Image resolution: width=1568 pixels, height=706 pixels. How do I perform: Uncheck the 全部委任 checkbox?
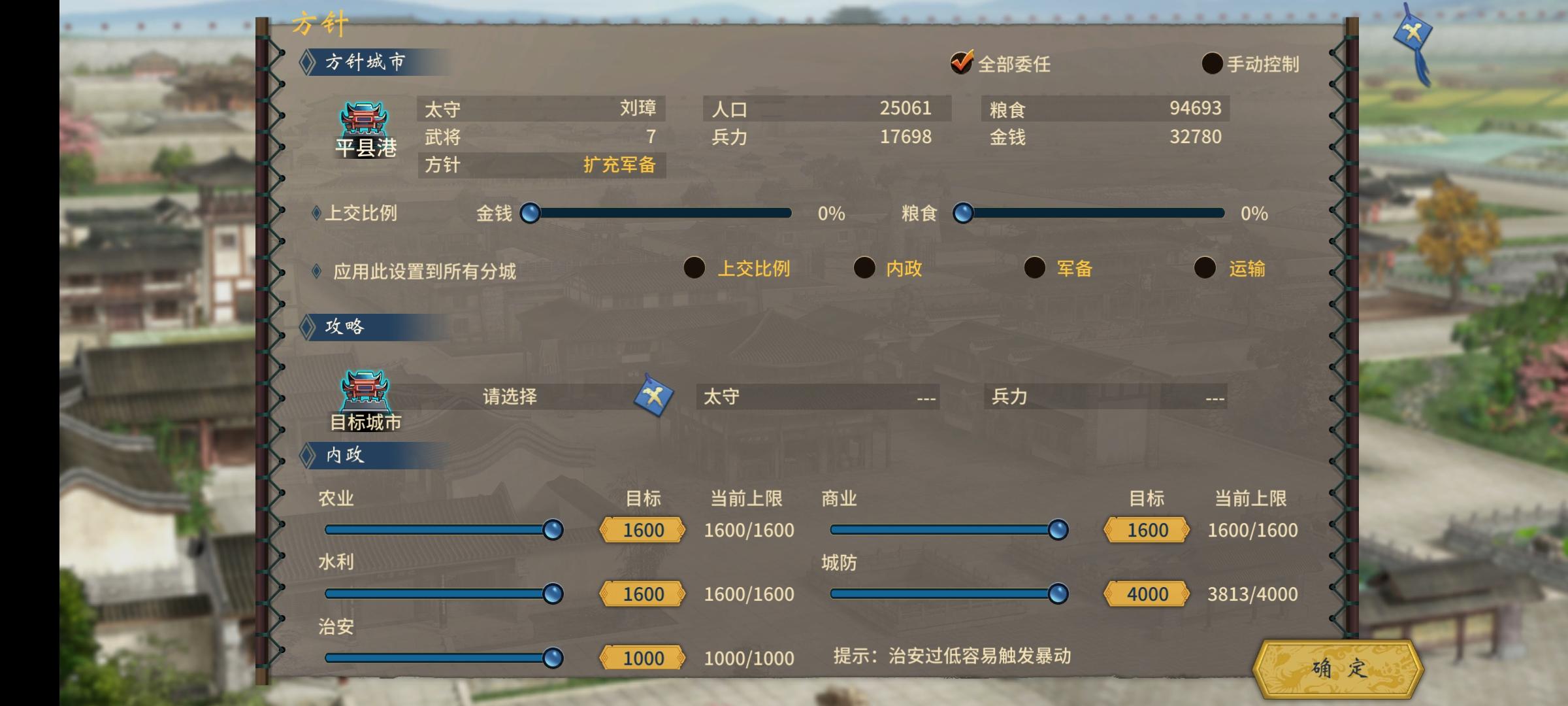point(960,64)
